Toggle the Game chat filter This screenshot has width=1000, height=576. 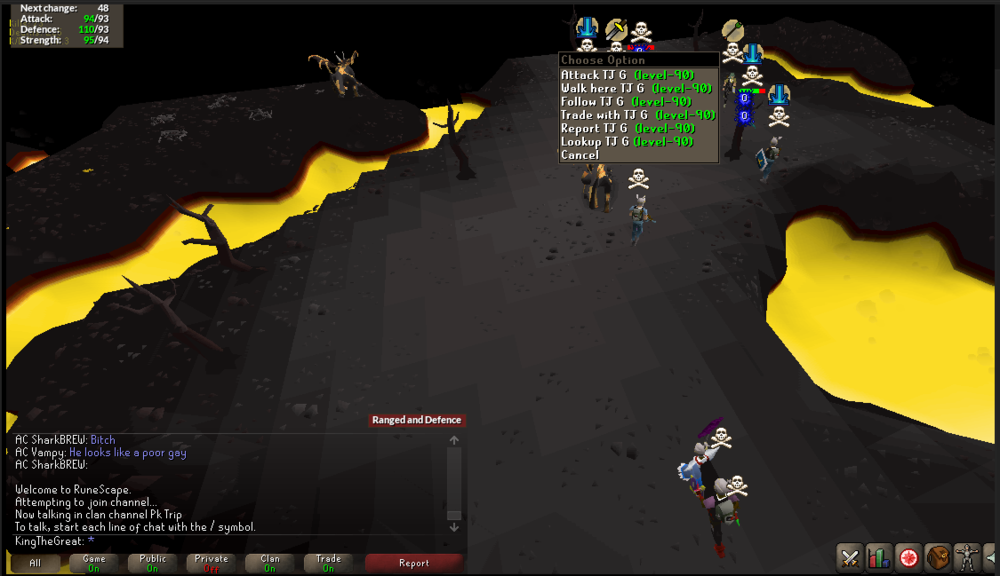pos(94,563)
